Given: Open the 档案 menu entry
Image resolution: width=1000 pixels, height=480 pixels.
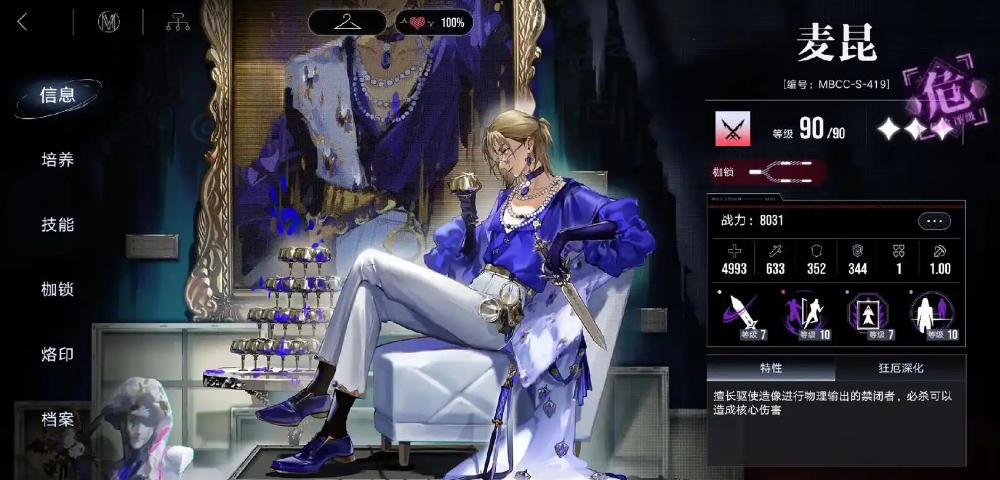Looking at the screenshot, I should [57, 420].
